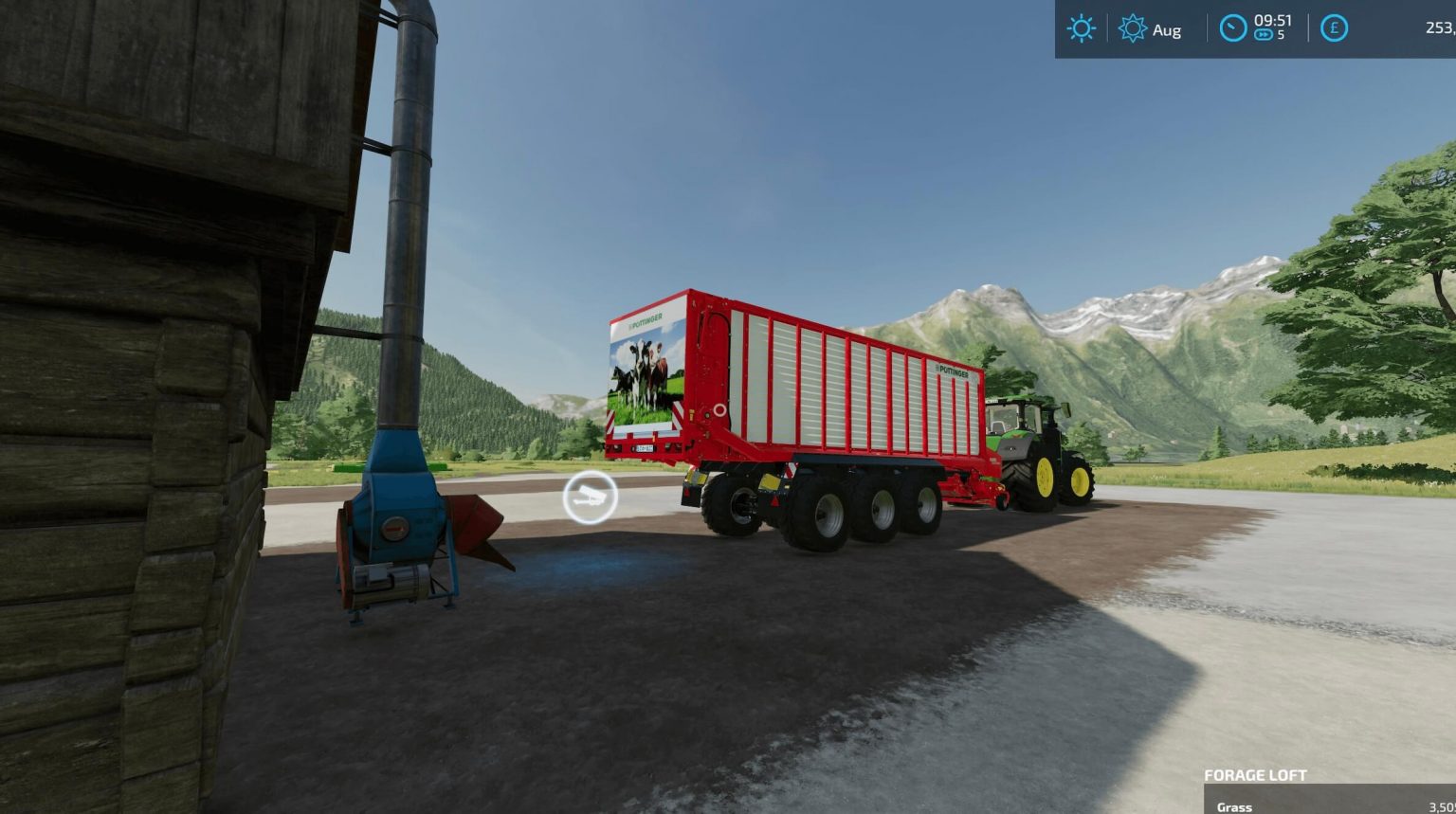Viewport: 1456px width, 814px height.
Task: Click the Pöttinger logo on the trailer
Action: tap(953, 370)
